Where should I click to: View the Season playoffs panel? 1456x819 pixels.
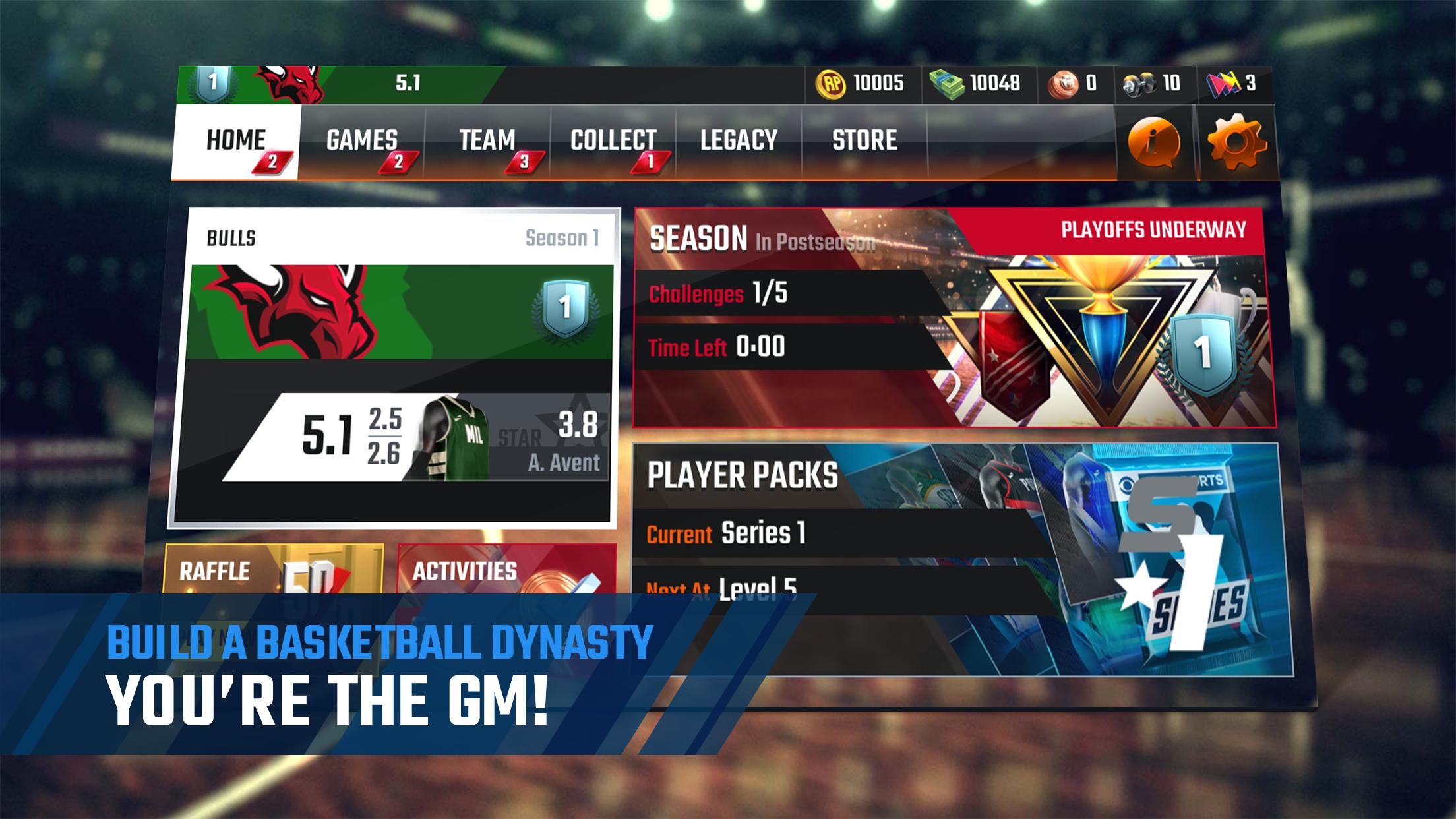pos(954,318)
